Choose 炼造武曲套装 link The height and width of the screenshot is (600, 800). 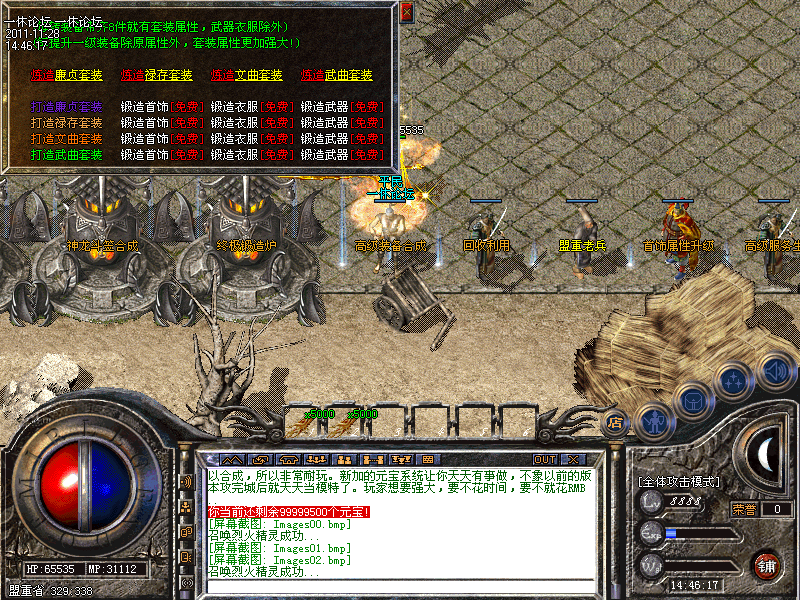pyautogui.click(x=336, y=75)
